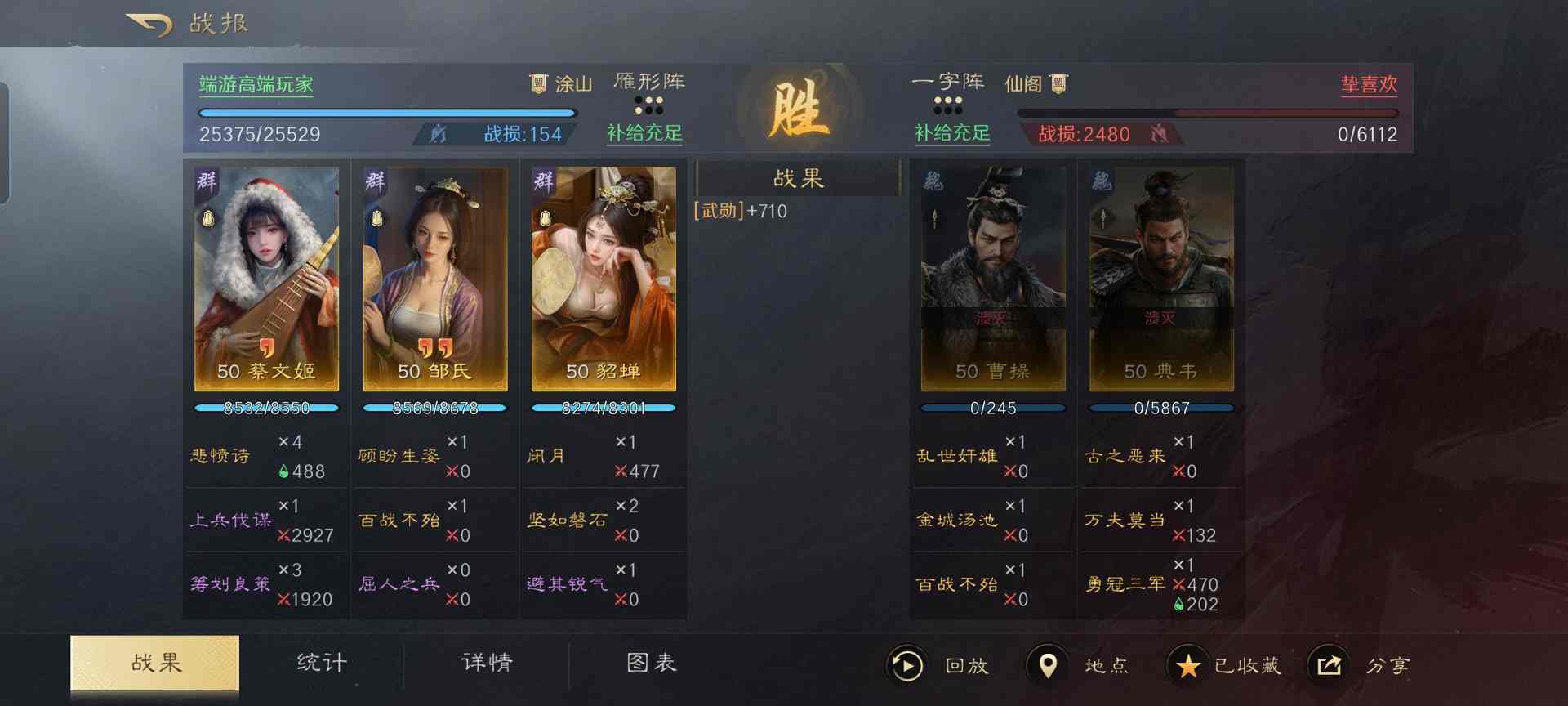This screenshot has width=1568, height=706.
Task: Click 典韦's defeated hero card
Action: [x=1160, y=278]
